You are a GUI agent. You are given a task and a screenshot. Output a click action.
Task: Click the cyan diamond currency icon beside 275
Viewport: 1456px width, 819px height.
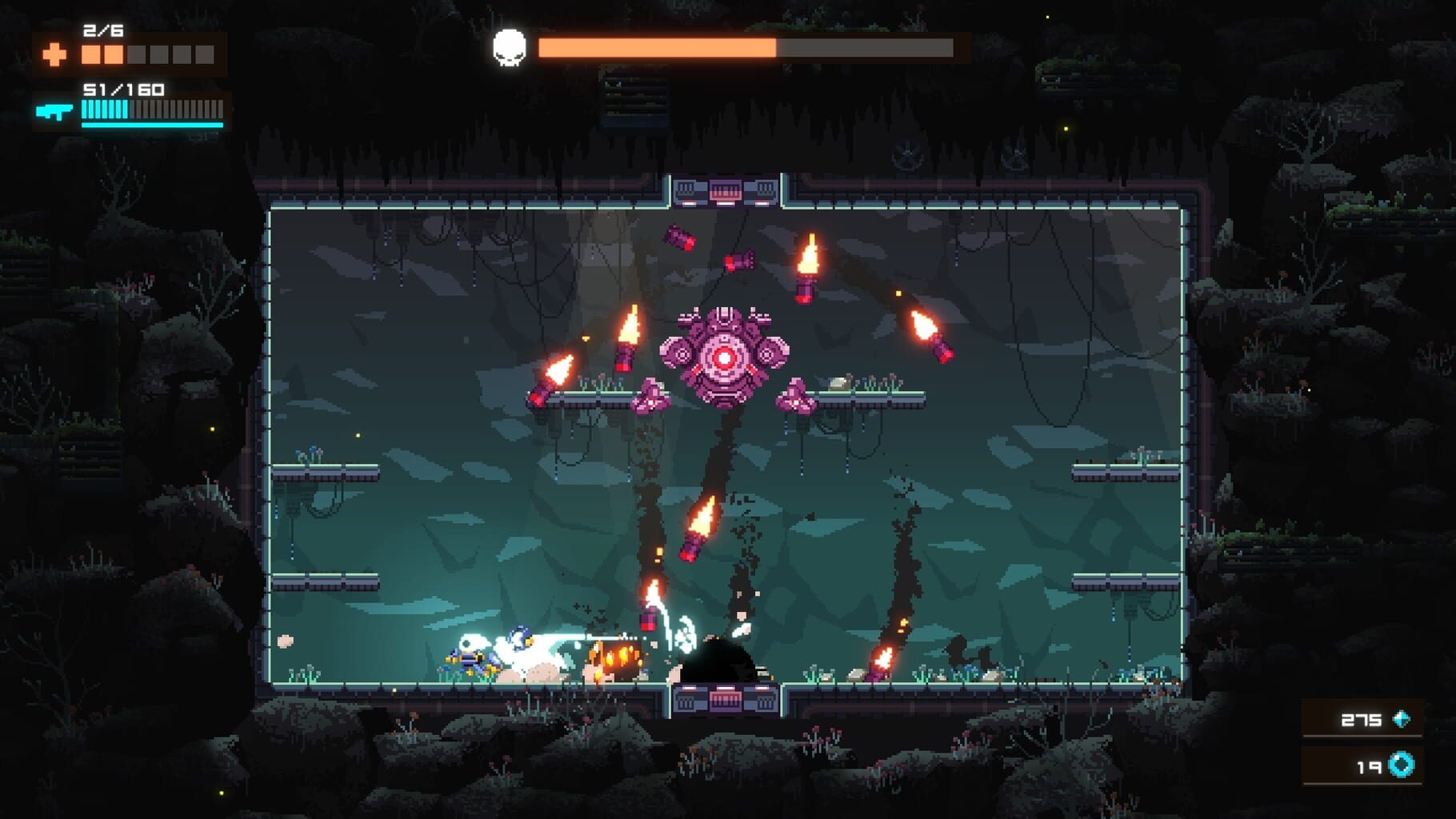(1401, 719)
